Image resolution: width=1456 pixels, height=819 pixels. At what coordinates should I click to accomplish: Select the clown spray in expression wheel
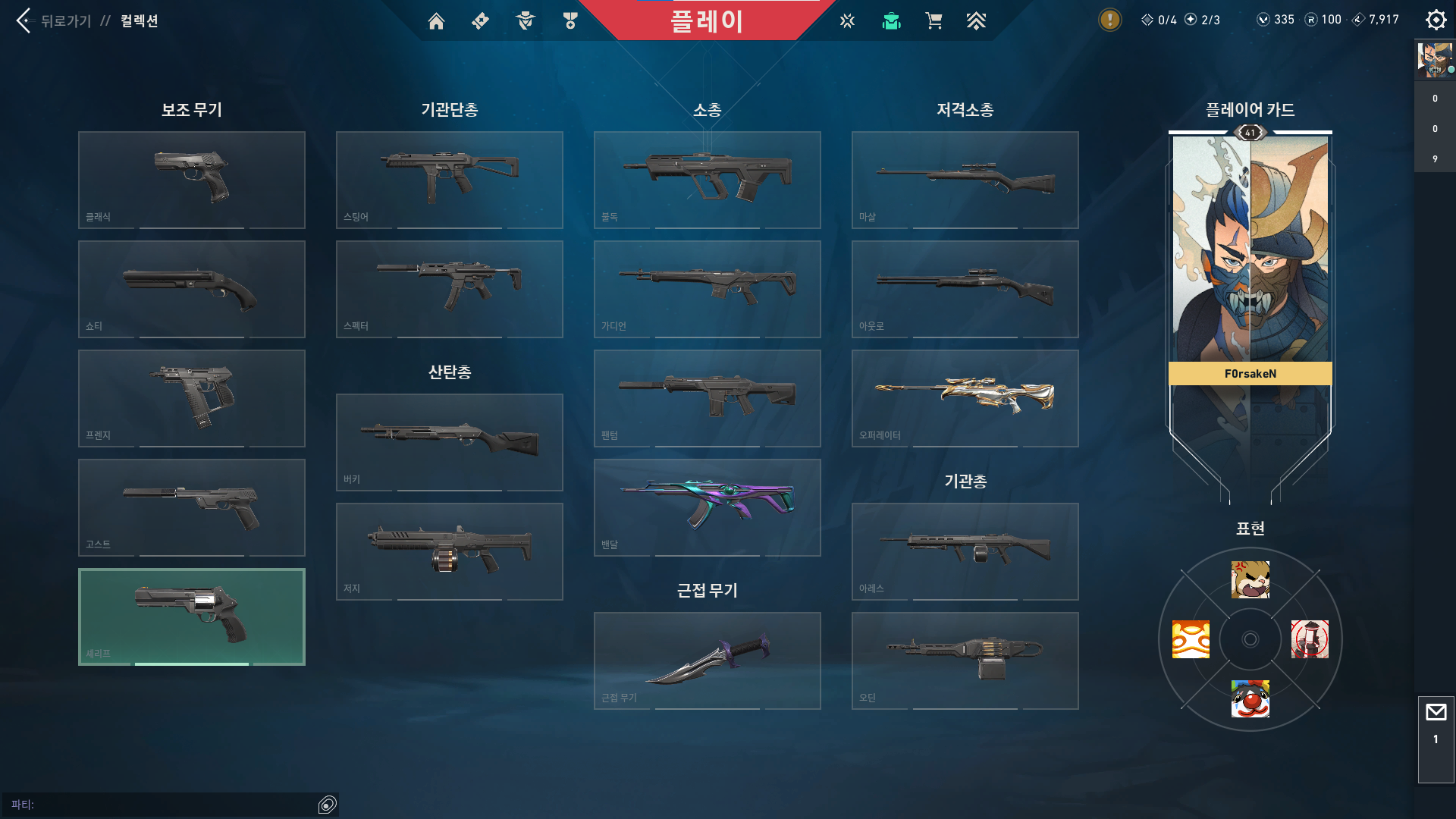(1250, 698)
